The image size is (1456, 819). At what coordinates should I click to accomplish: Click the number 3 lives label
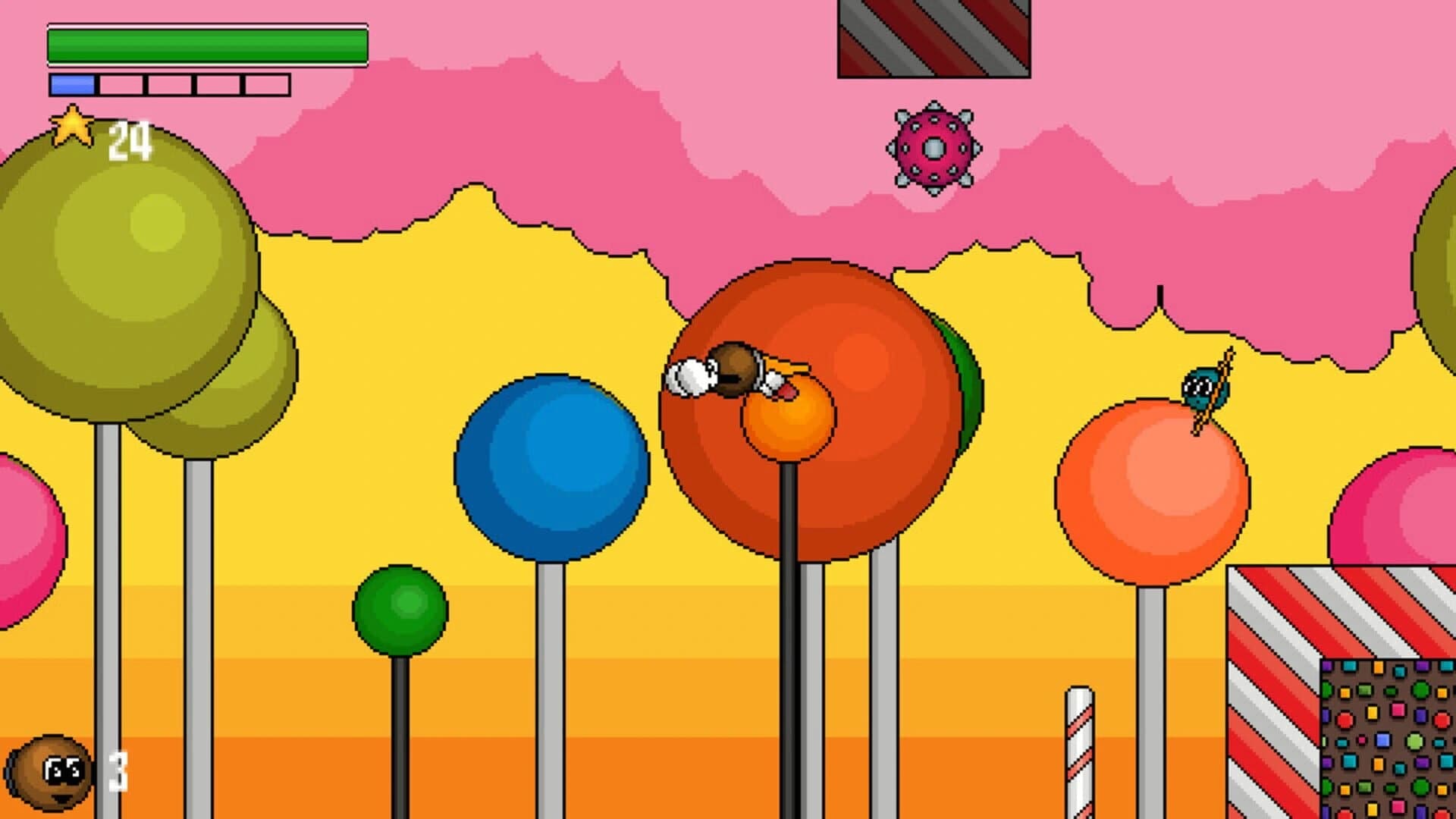(x=118, y=770)
